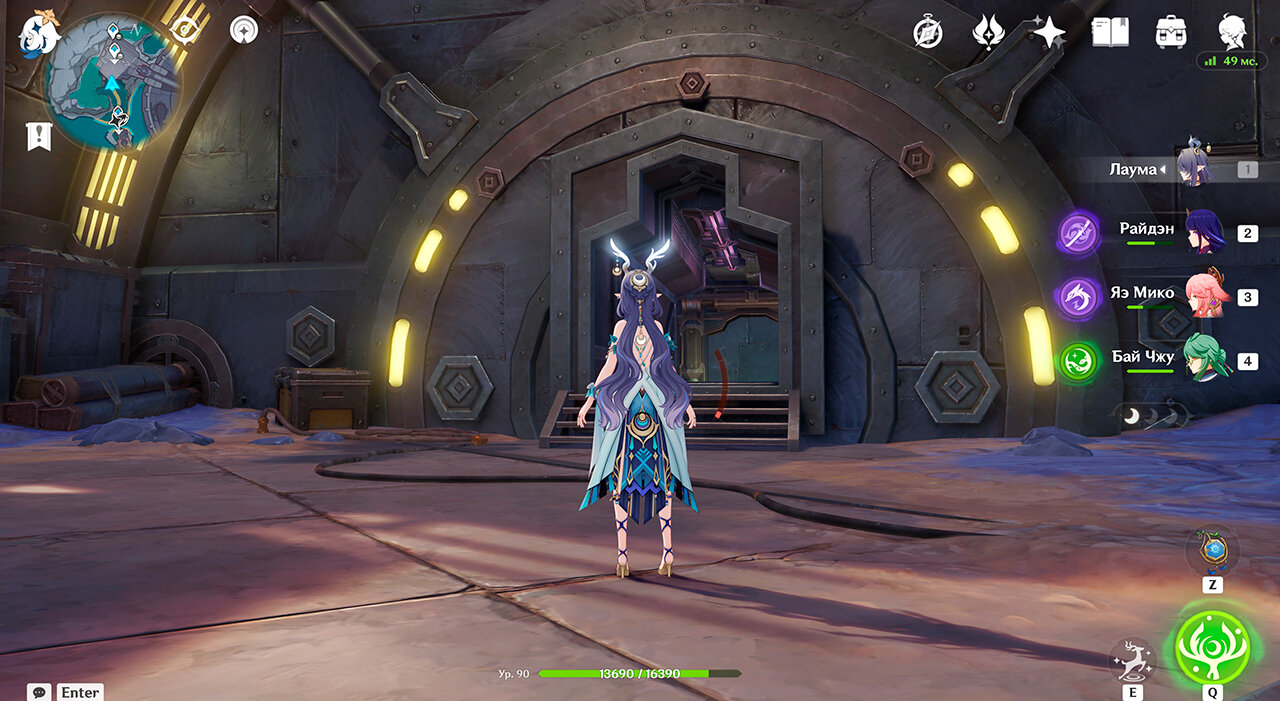Open the quest log exclamation banner

pyautogui.click(x=39, y=136)
